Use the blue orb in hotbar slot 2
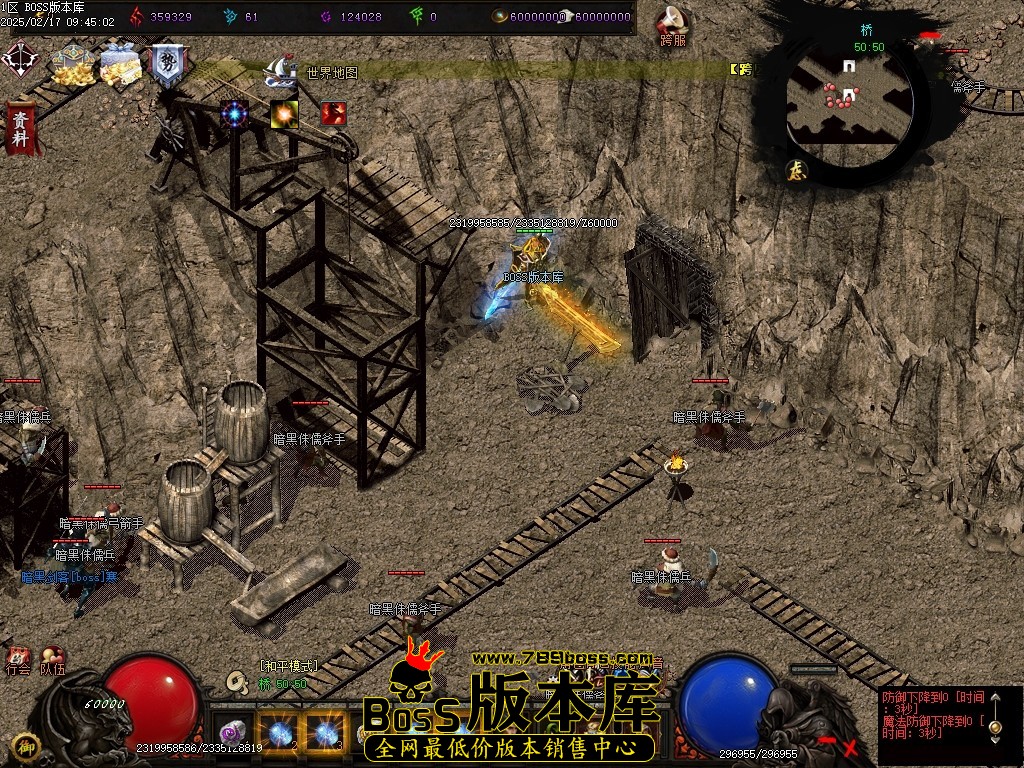1024x768 pixels. pos(277,733)
